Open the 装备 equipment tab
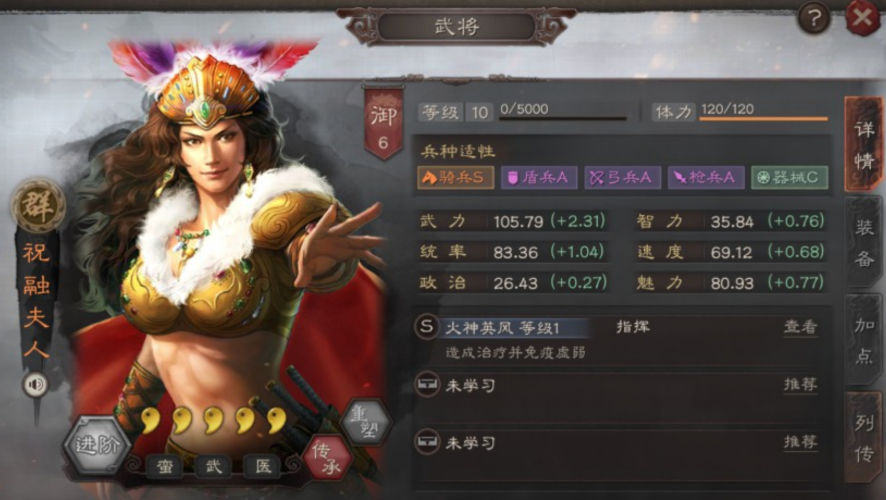The width and height of the screenshot is (886, 500). (x=864, y=243)
